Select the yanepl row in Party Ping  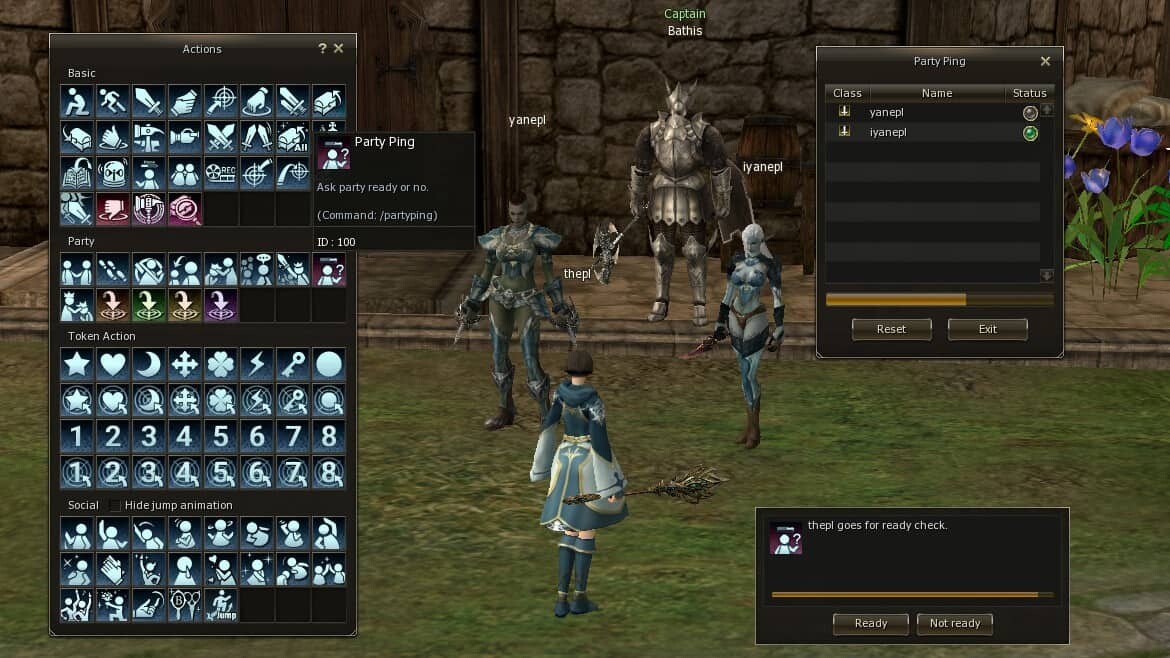point(930,113)
